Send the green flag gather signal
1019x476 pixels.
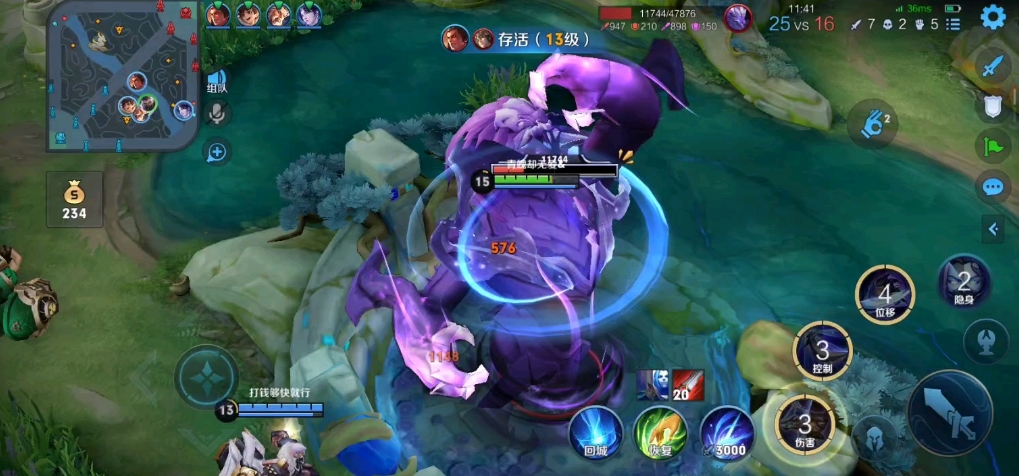(x=992, y=146)
